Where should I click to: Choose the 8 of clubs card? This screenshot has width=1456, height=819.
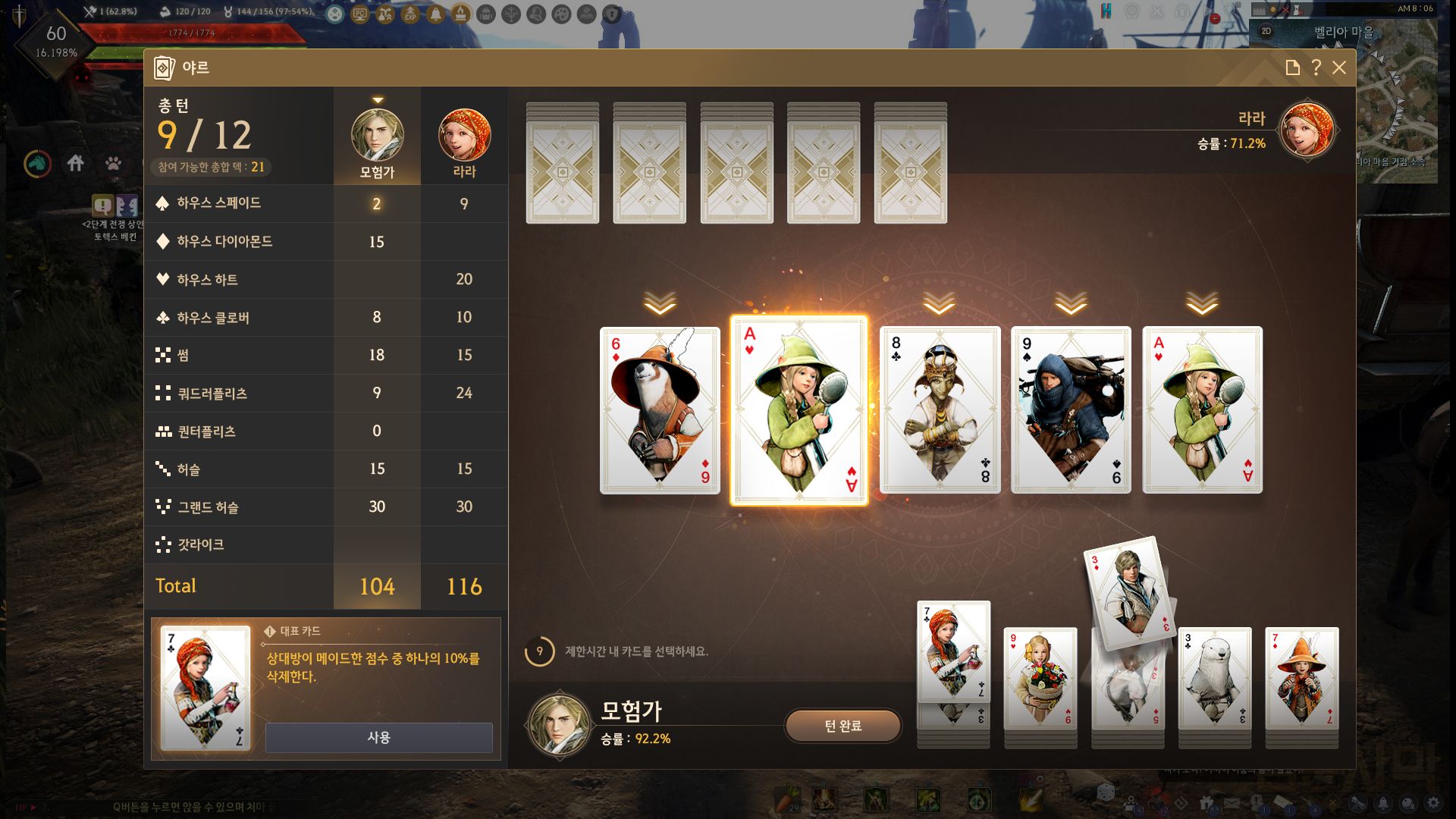coord(940,410)
